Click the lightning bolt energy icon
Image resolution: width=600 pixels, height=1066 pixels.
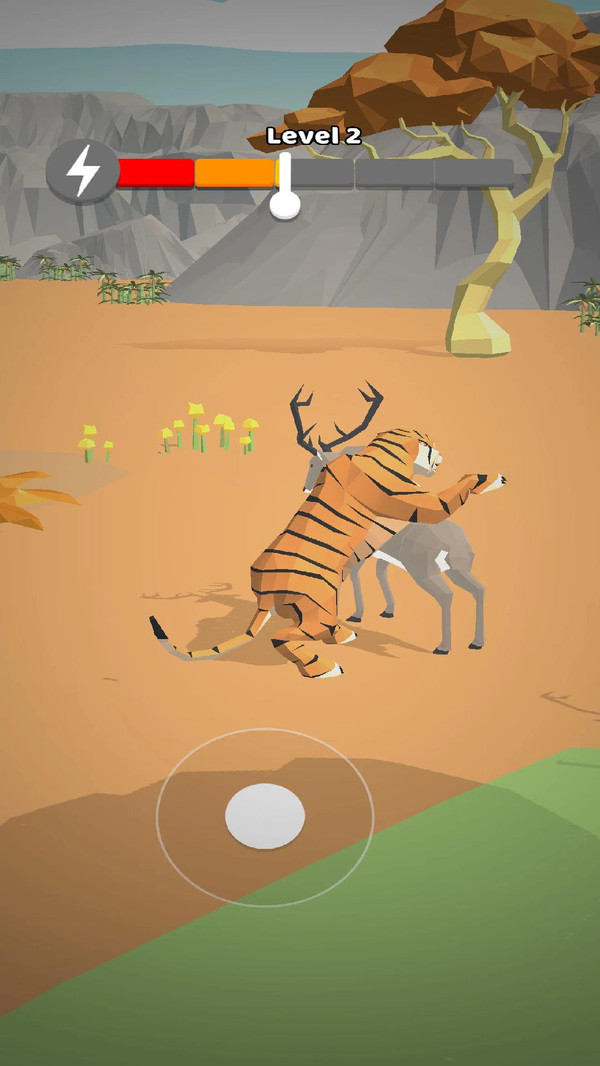[83, 172]
